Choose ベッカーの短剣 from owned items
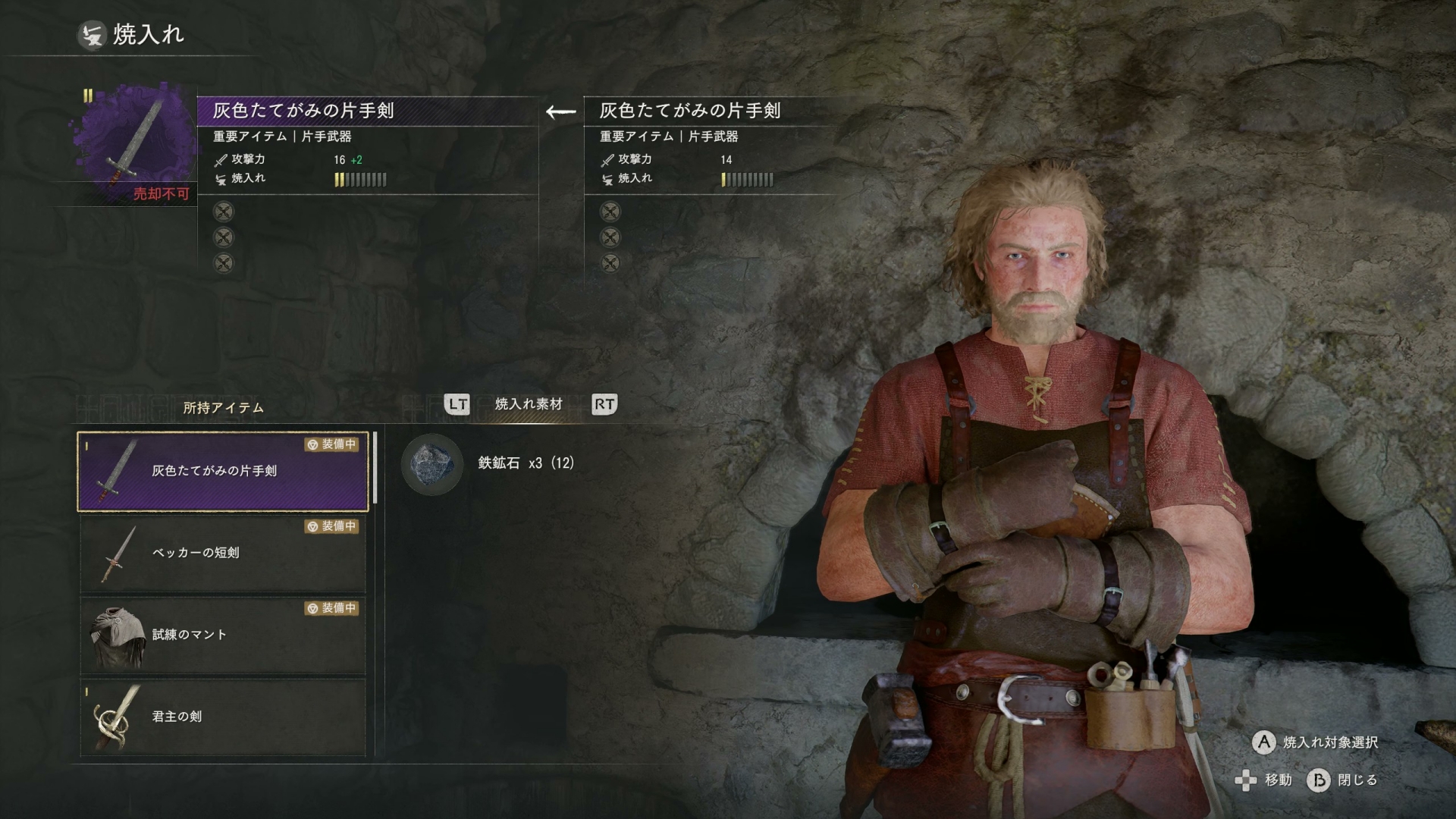 pos(223,553)
